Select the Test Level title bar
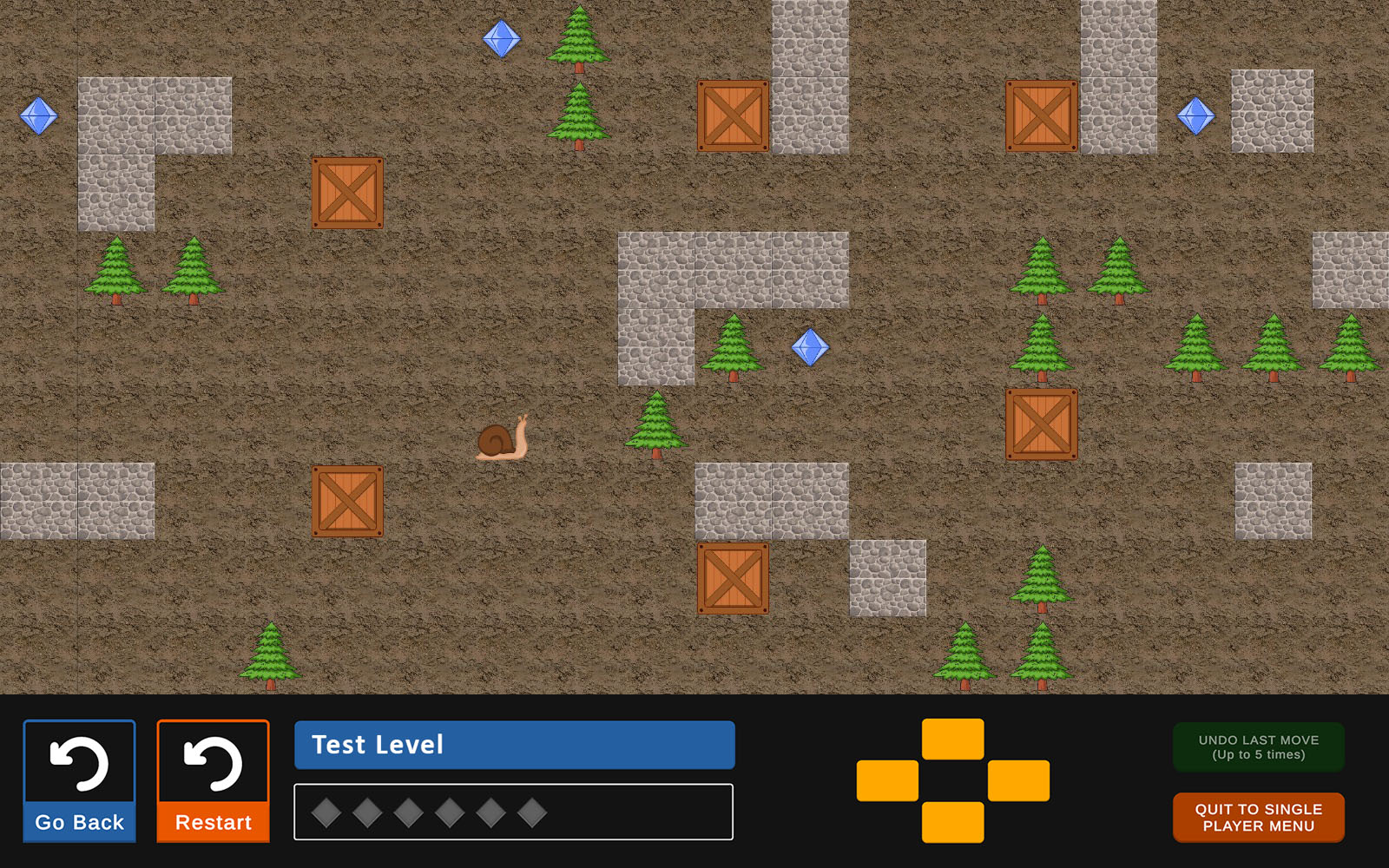The image size is (1389, 868). (514, 744)
